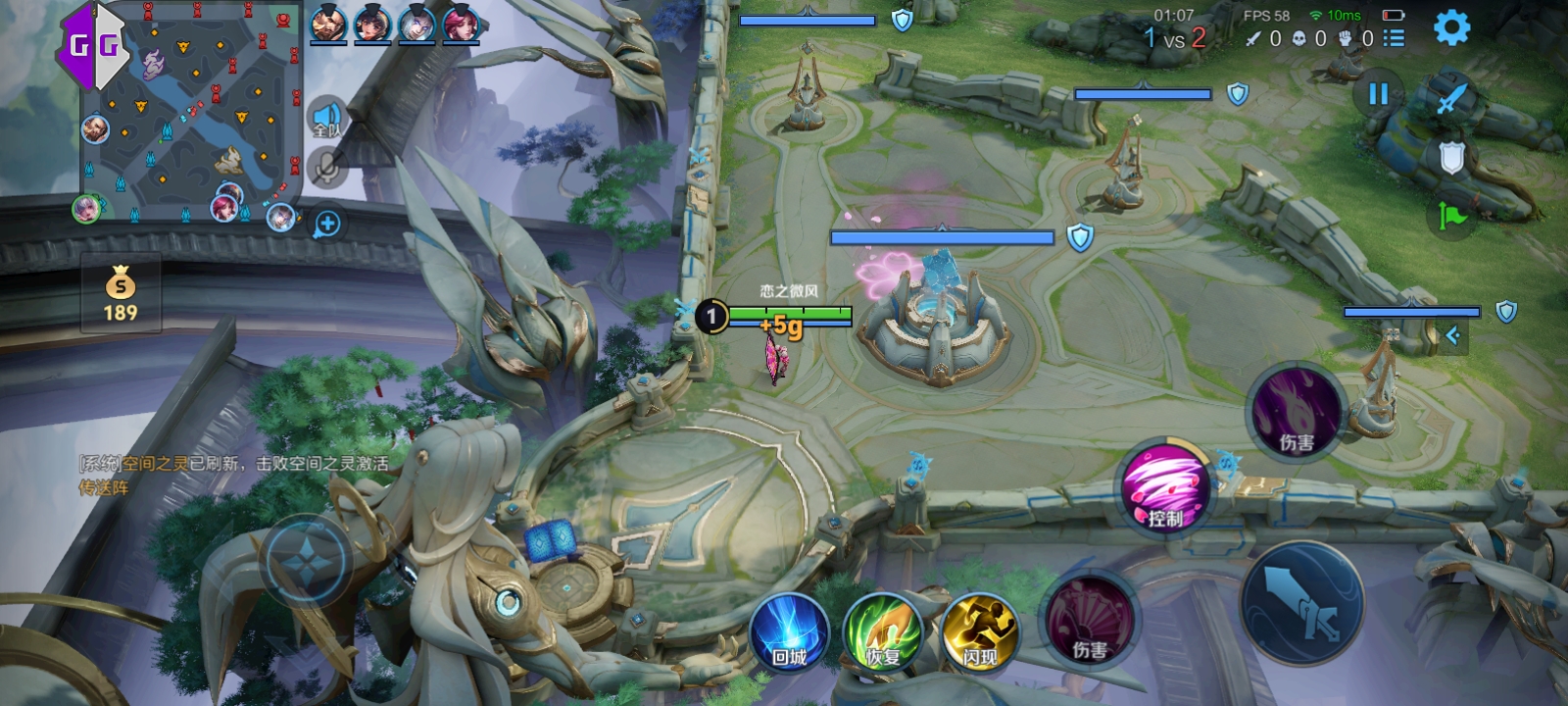The height and width of the screenshot is (706, 1568).
Task: Cast the 闪现 flash spell
Action: tap(979, 632)
